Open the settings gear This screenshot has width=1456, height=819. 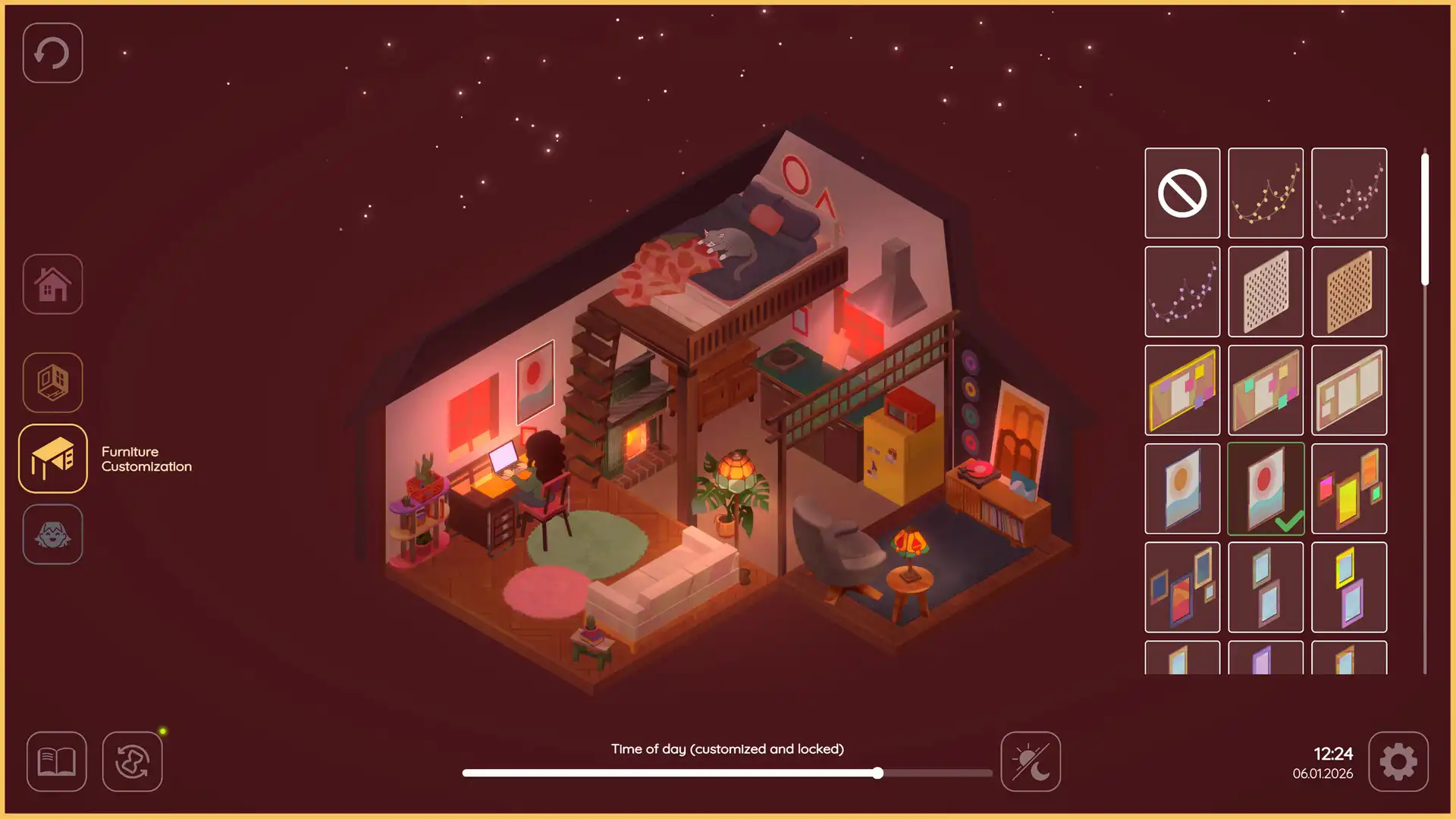pos(1399,761)
